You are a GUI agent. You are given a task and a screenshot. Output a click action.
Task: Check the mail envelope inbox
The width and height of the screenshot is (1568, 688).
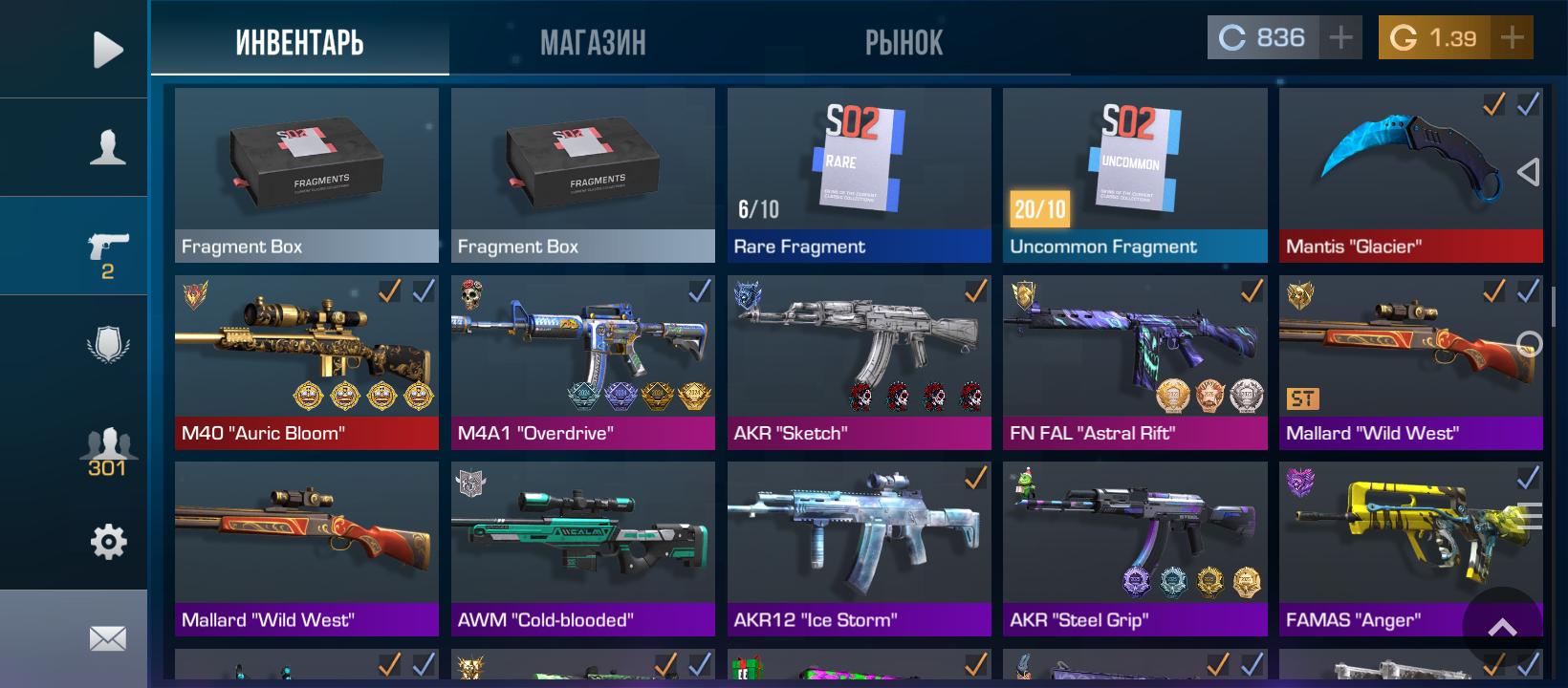tap(107, 638)
